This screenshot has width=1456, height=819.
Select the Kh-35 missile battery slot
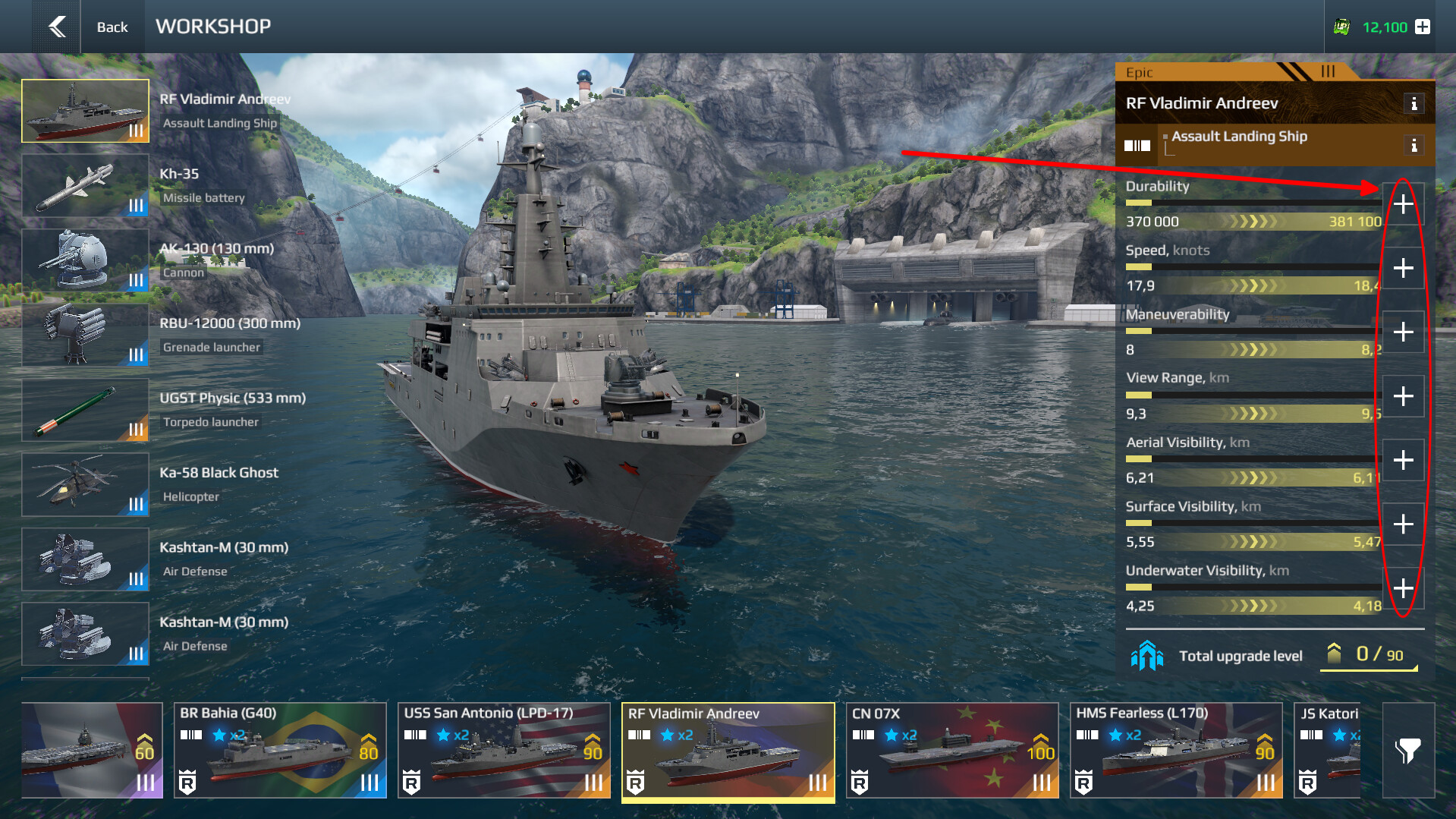click(86, 186)
